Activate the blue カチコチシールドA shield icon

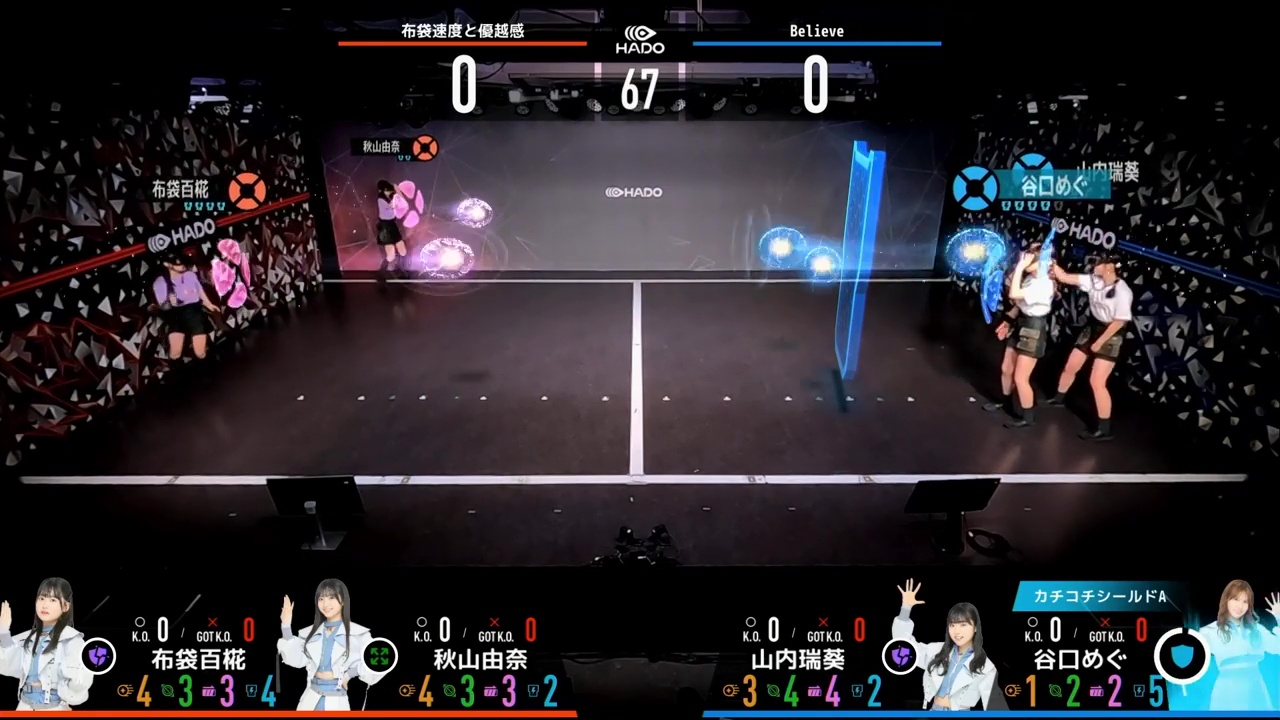[1182, 656]
